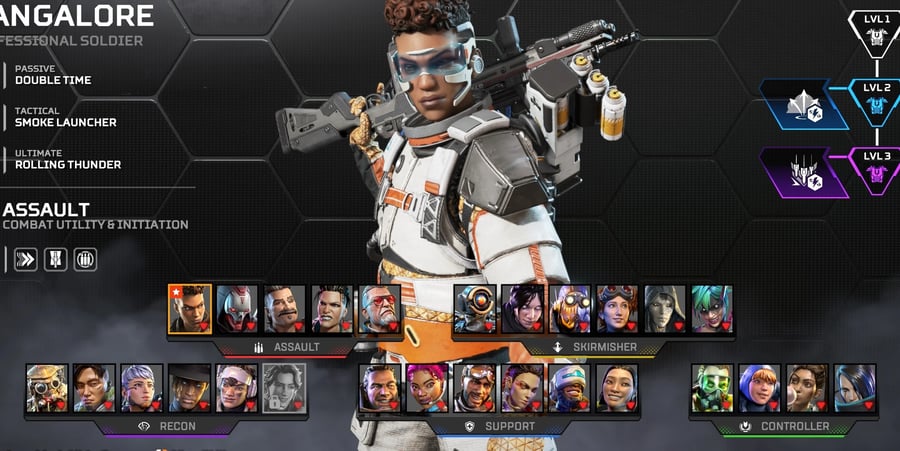900x451 pixels.
Task: Choose Pathfinder the robot legend
Action: (474, 308)
